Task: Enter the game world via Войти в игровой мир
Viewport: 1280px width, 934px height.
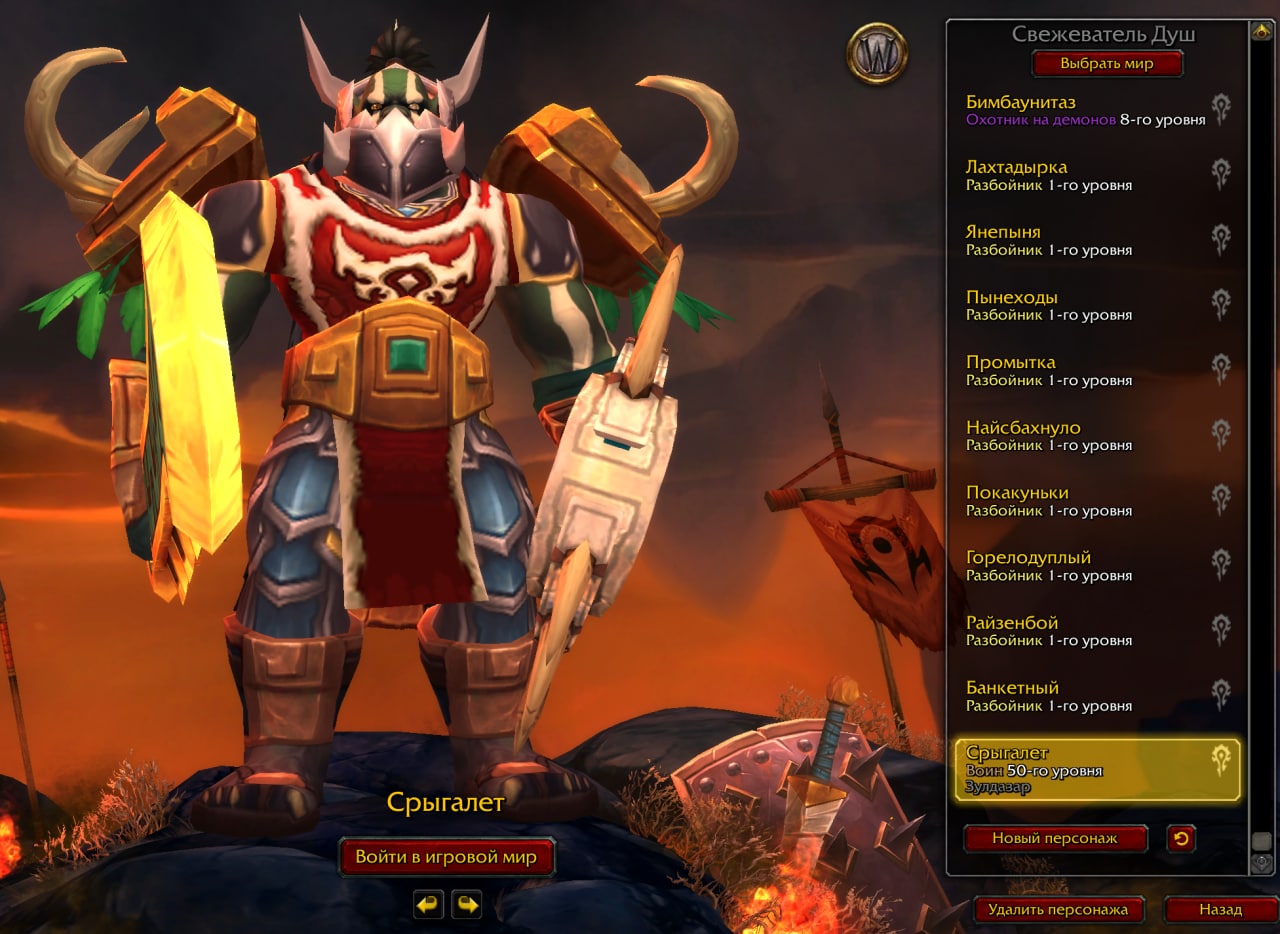Action: click(x=446, y=857)
